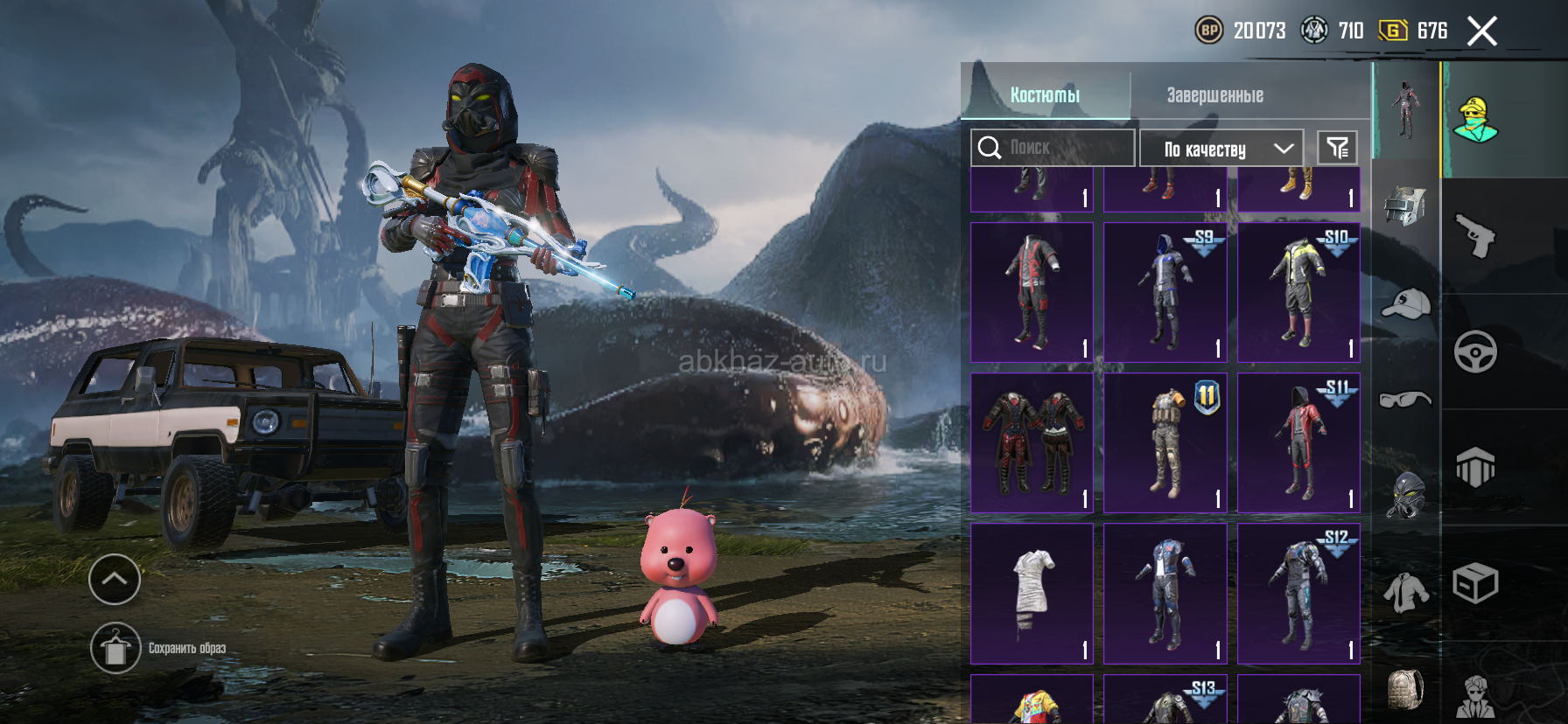This screenshot has width=1568, height=724.
Task: Select the Костюмы tab
Action: [1045, 95]
